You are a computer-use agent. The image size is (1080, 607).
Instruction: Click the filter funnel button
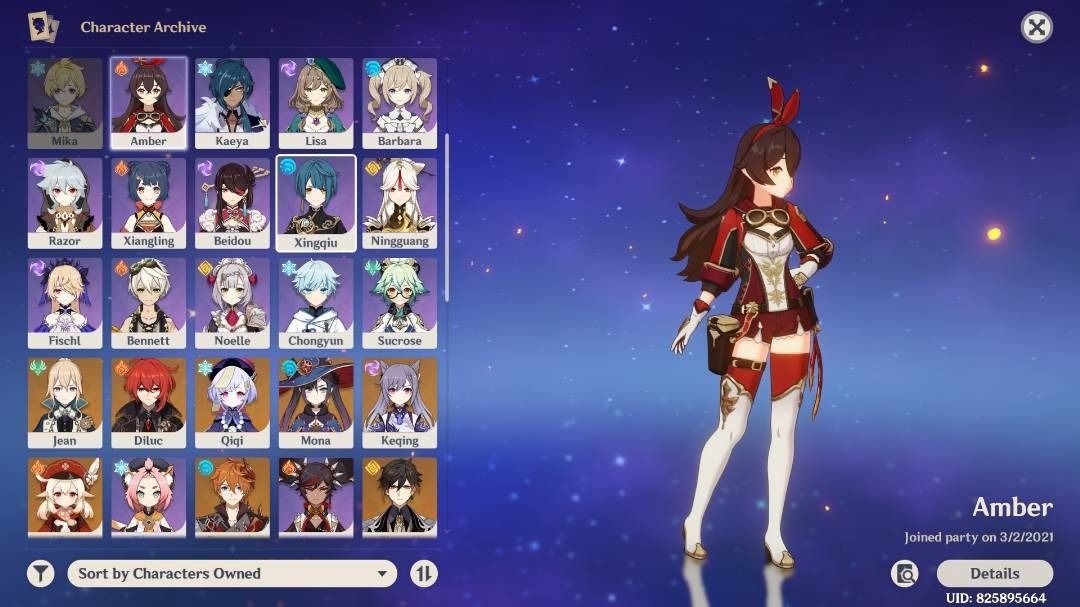click(x=40, y=573)
